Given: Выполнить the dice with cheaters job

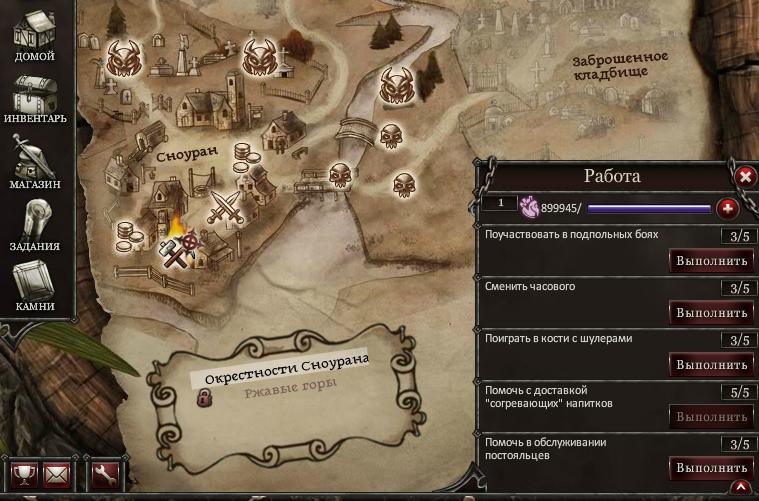Looking at the screenshot, I should tap(711, 365).
